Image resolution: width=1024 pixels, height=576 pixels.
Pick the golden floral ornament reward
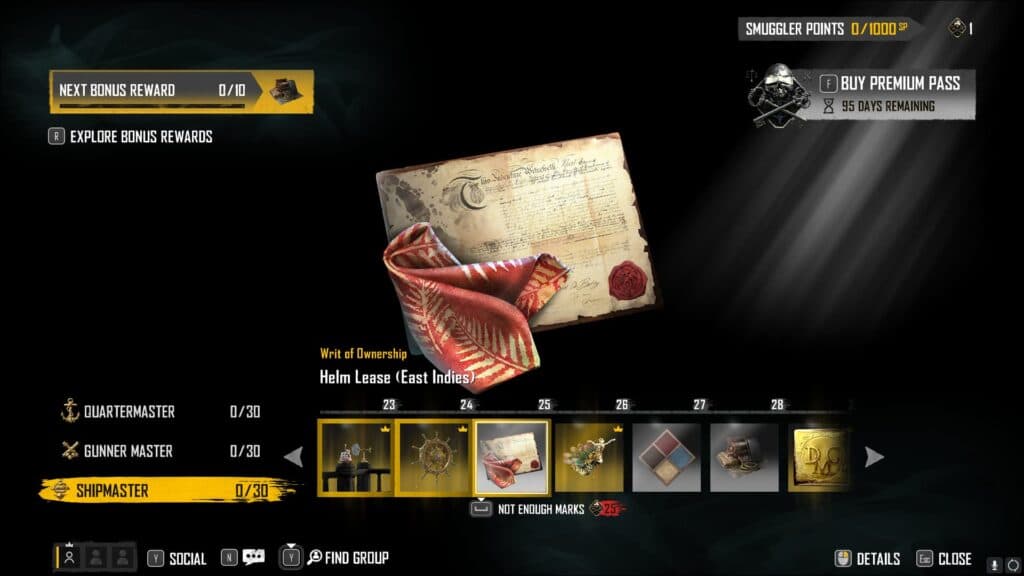coord(589,457)
